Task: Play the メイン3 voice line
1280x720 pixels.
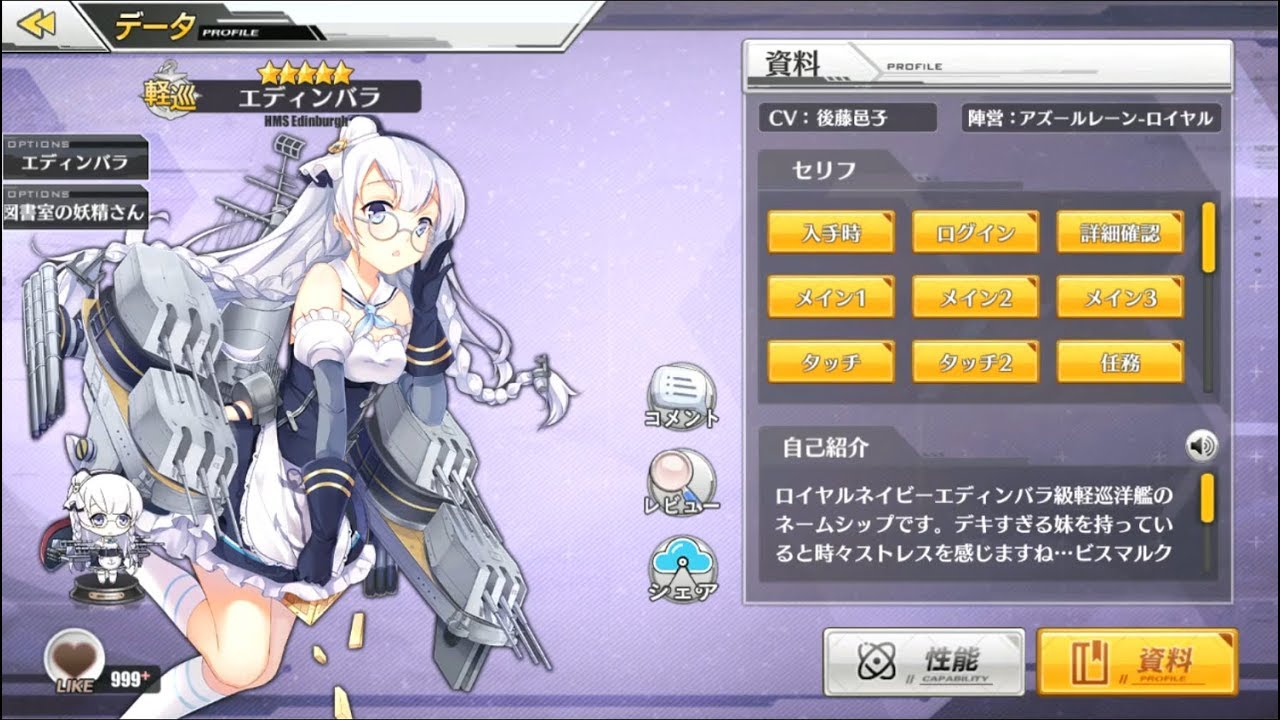Action: coord(1120,297)
